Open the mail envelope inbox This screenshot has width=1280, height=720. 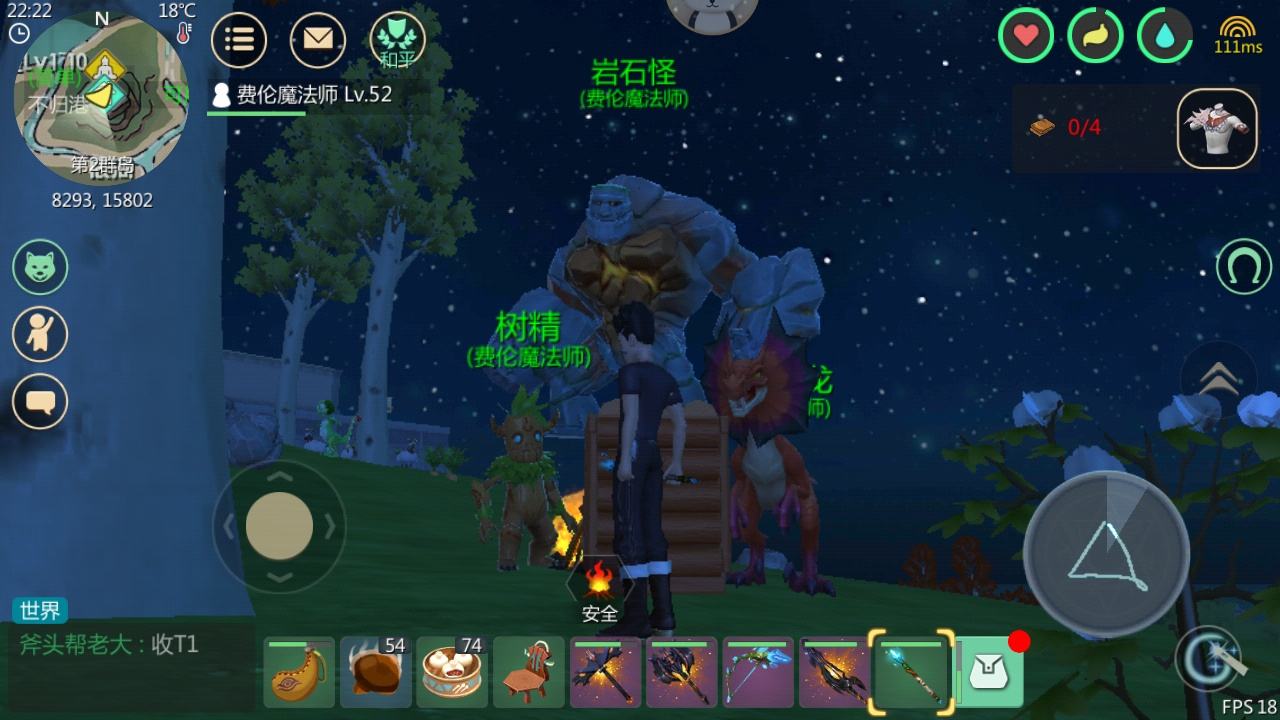click(318, 40)
